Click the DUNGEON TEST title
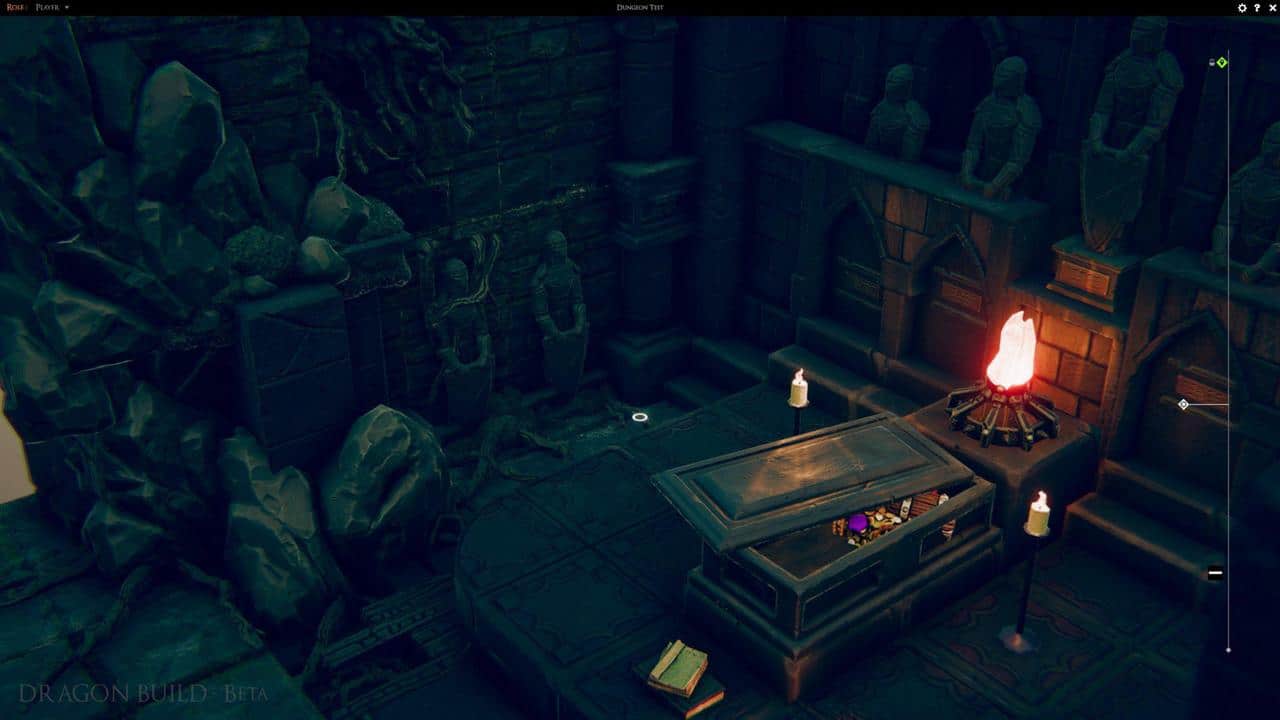Screen dimensions: 1280x720 click(x=640, y=7)
